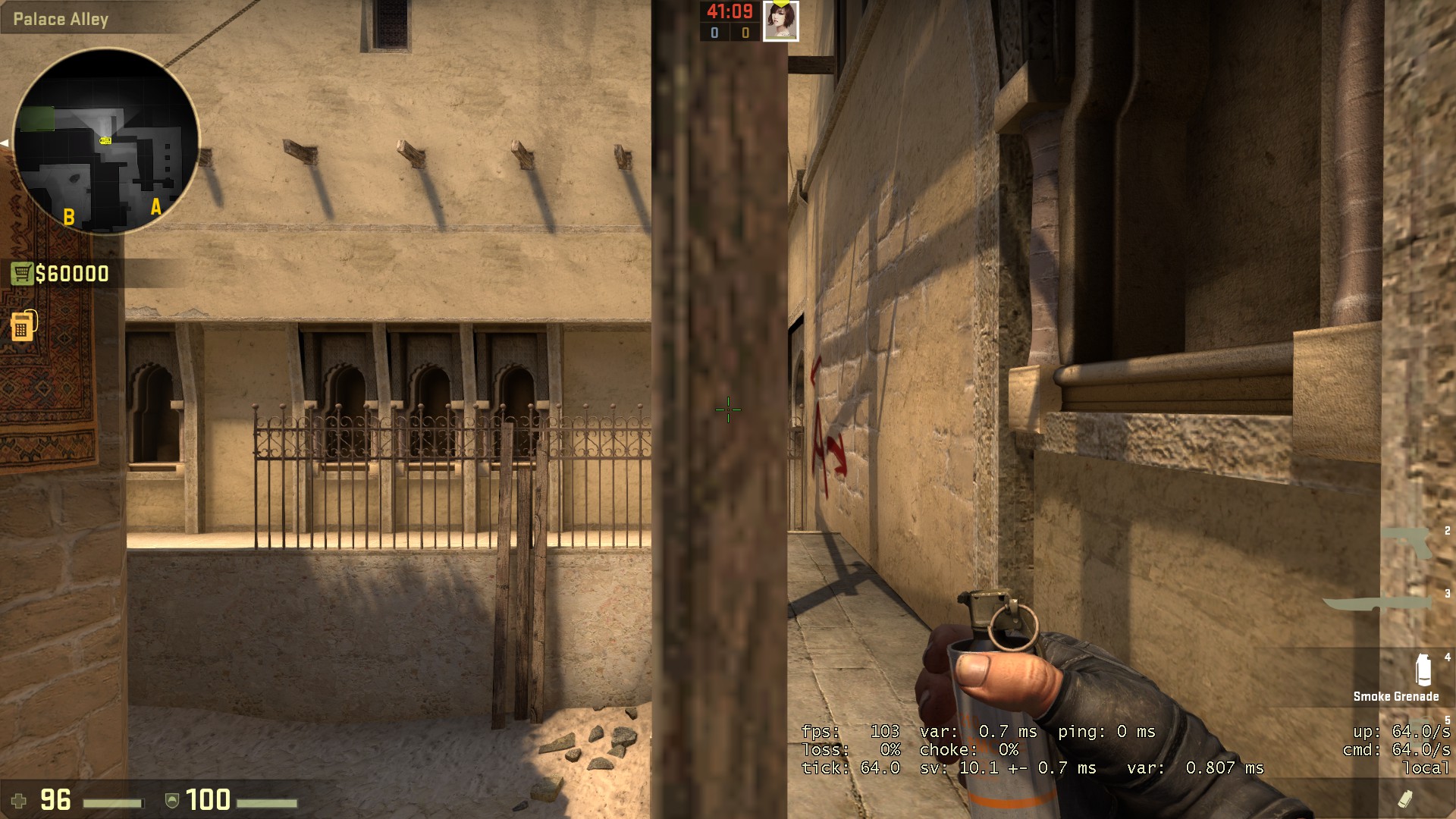
Task: Open the buy menu shopping cart icon
Action: click(21, 273)
